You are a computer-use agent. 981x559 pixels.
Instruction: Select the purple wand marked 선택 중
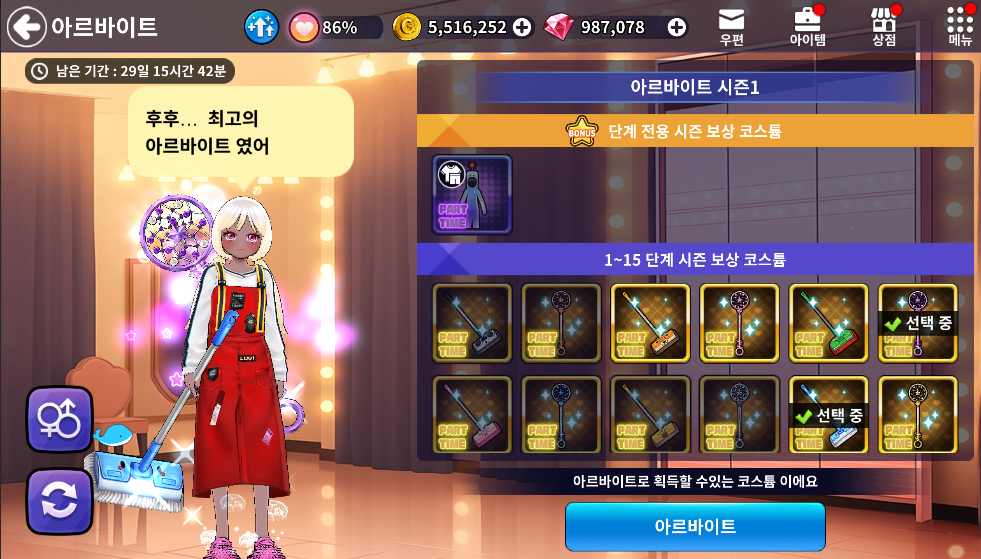[917, 323]
